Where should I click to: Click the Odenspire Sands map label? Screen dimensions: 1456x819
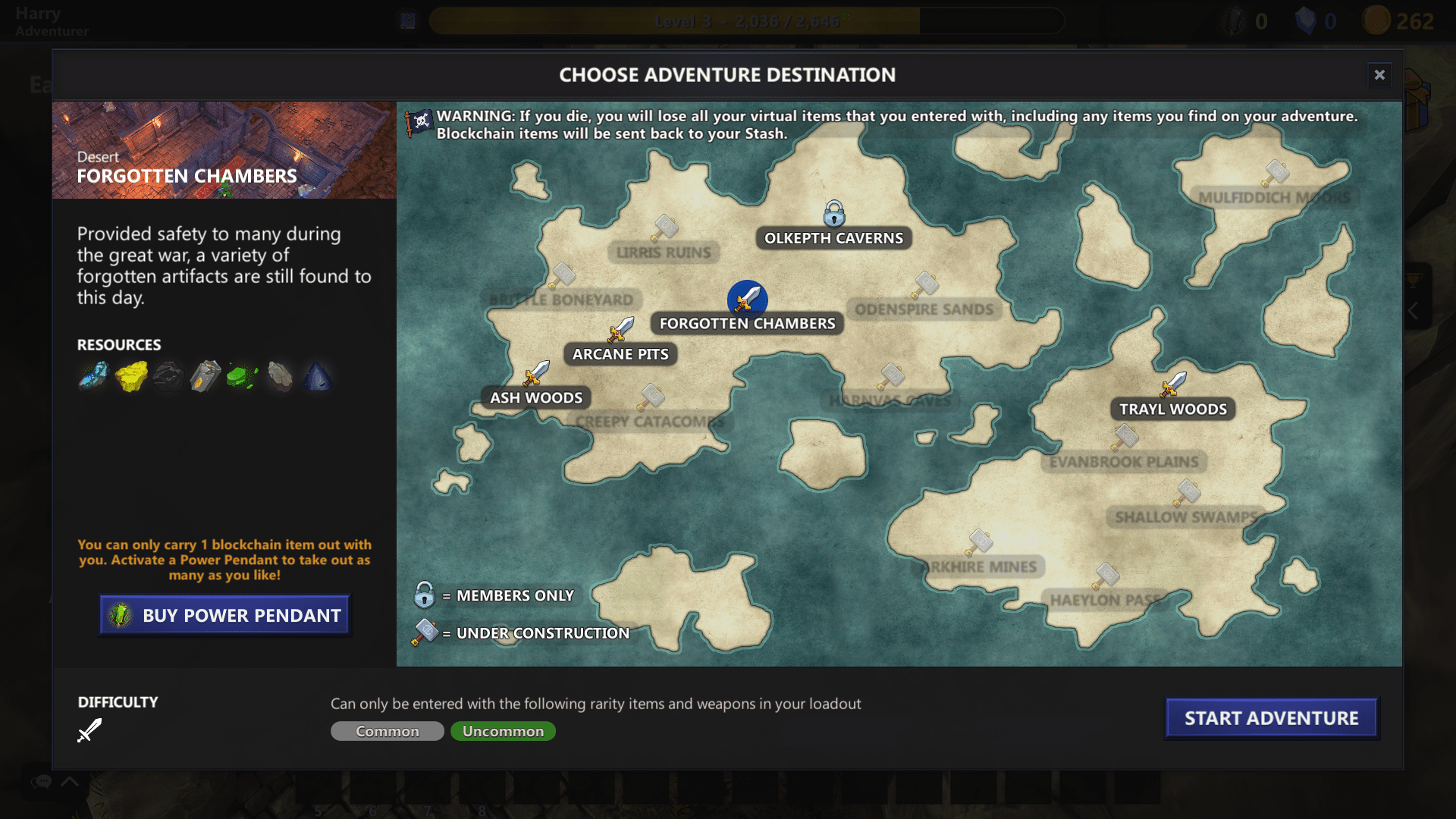tap(924, 309)
